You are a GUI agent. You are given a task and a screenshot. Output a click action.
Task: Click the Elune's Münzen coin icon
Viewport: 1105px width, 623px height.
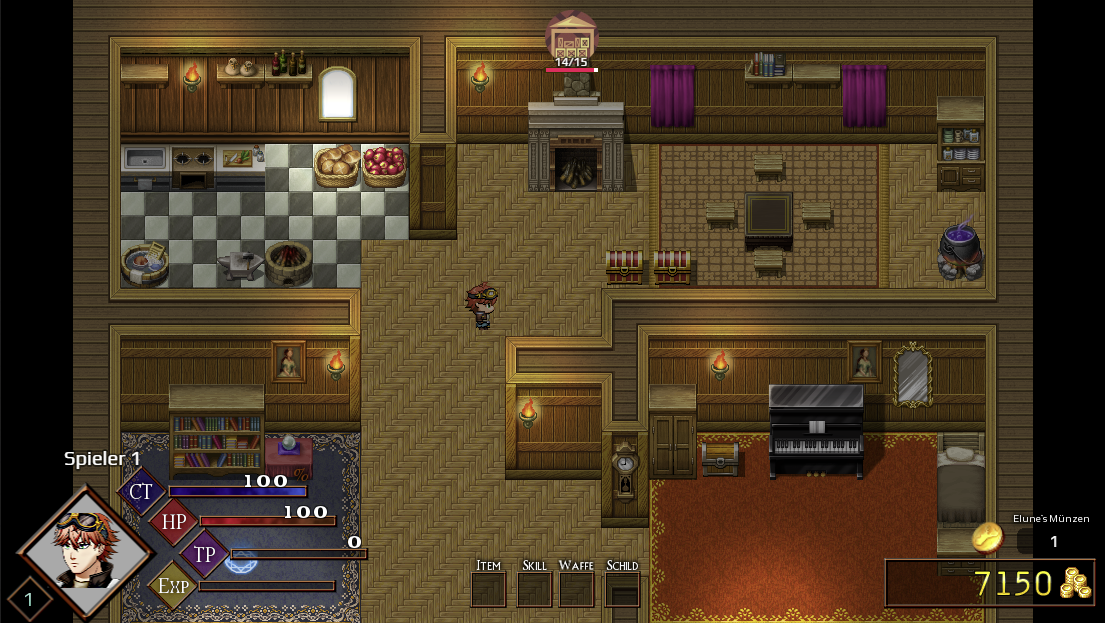point(988,537)
